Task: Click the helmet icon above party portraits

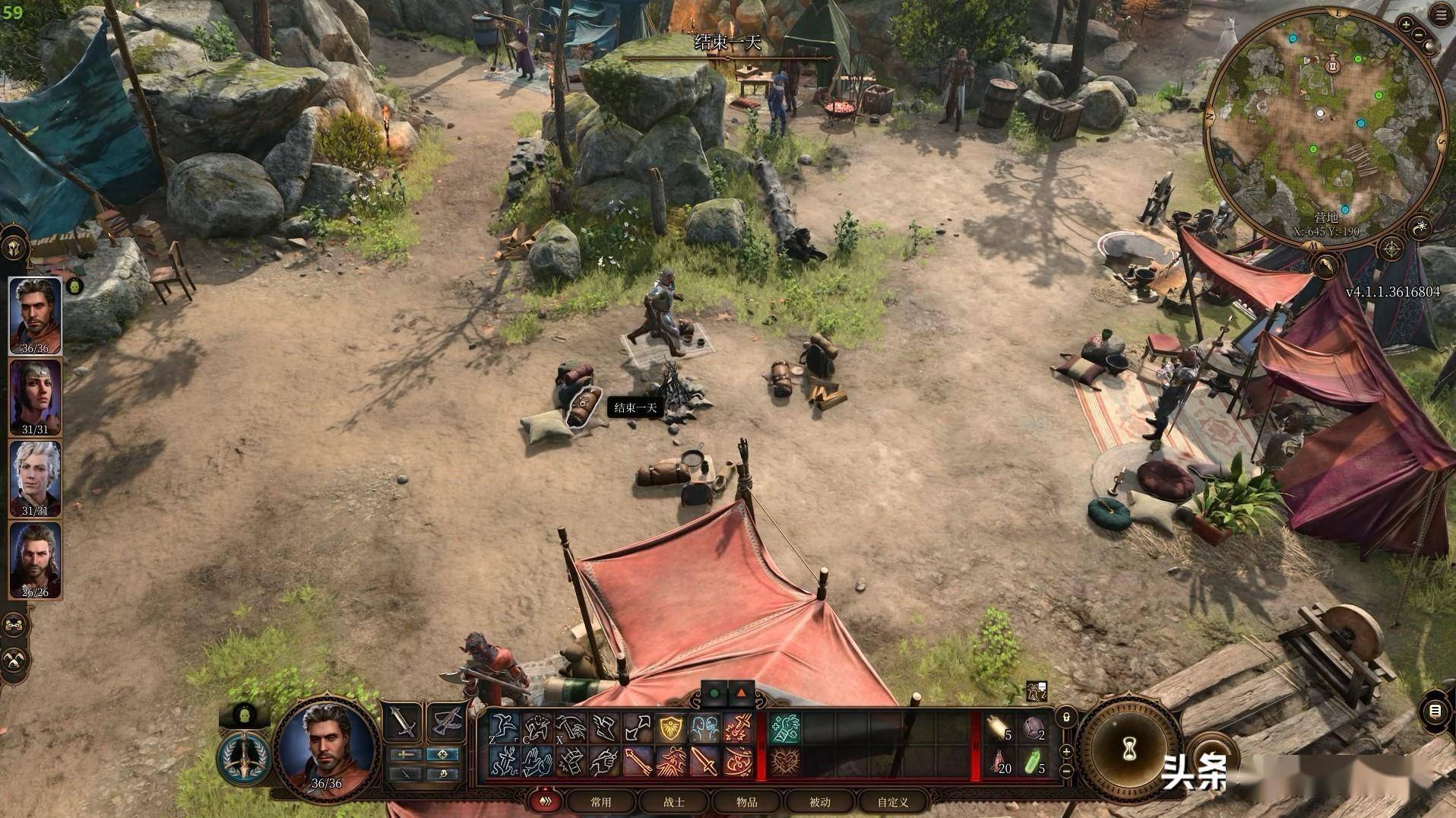Action: click(x=14, y=248)
